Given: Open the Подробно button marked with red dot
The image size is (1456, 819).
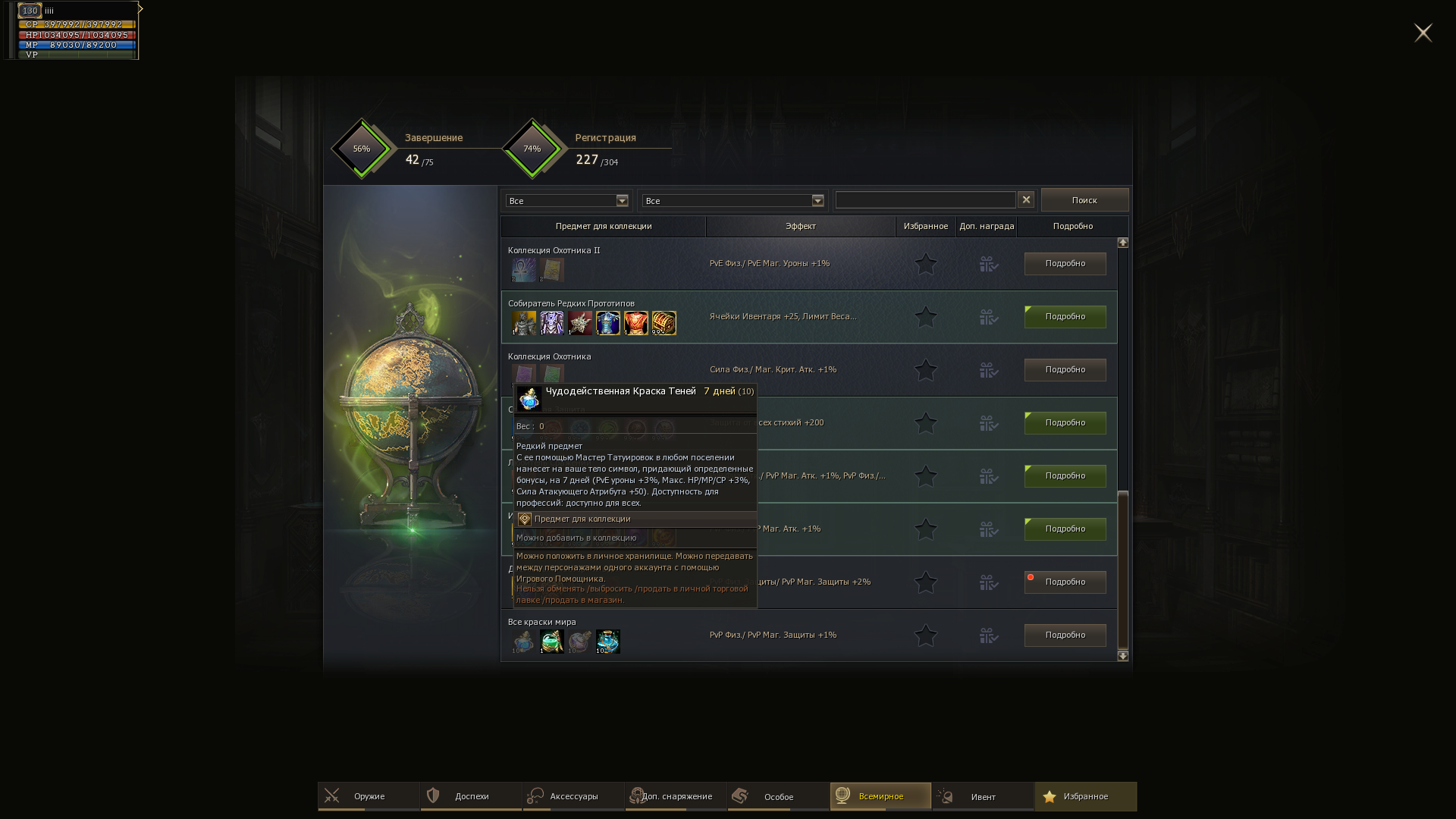Looking at the screenshot, I should (1065, 582).
